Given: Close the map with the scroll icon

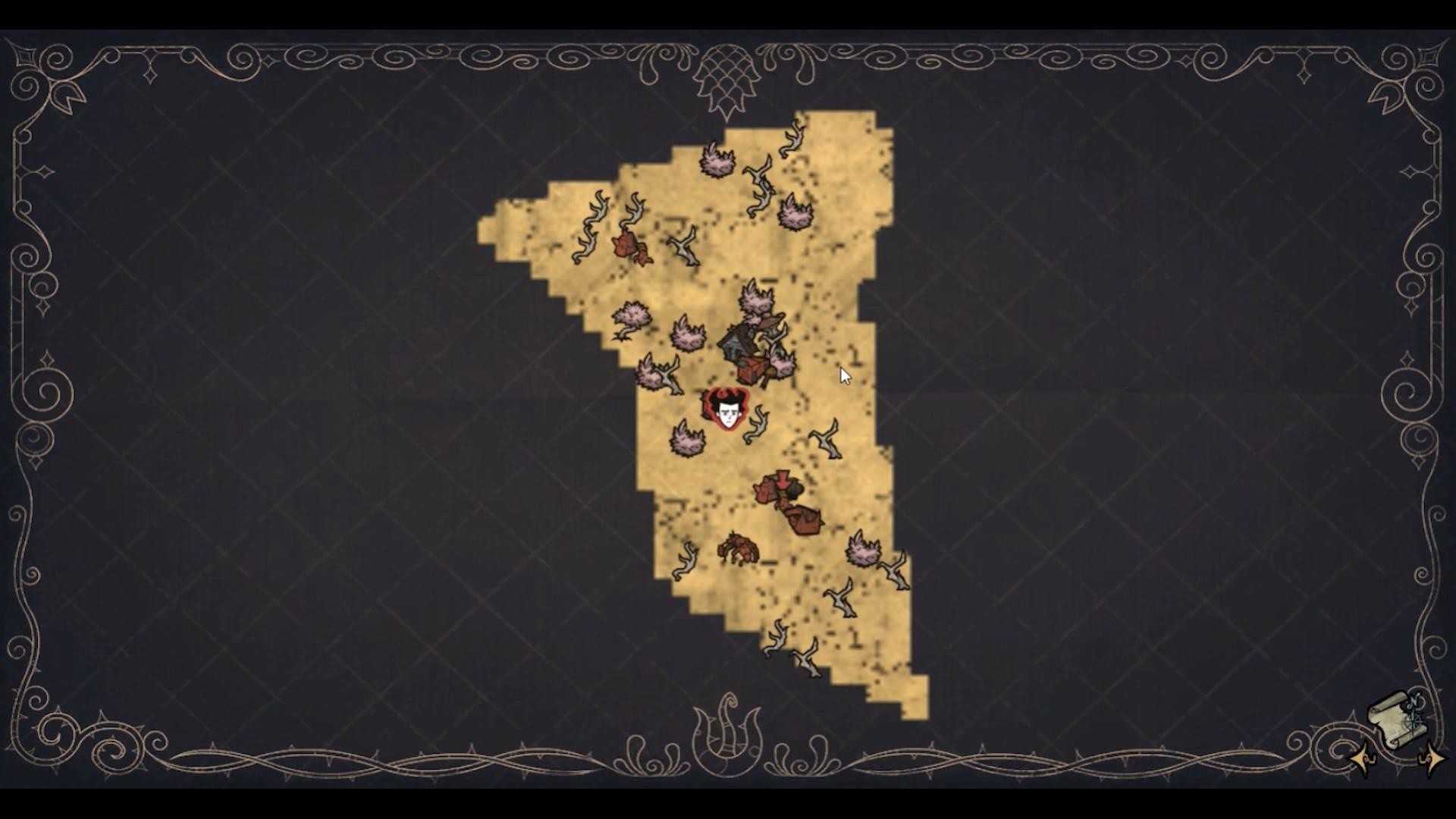Looking at the screenshot, I should click(x=1396, y=720).
